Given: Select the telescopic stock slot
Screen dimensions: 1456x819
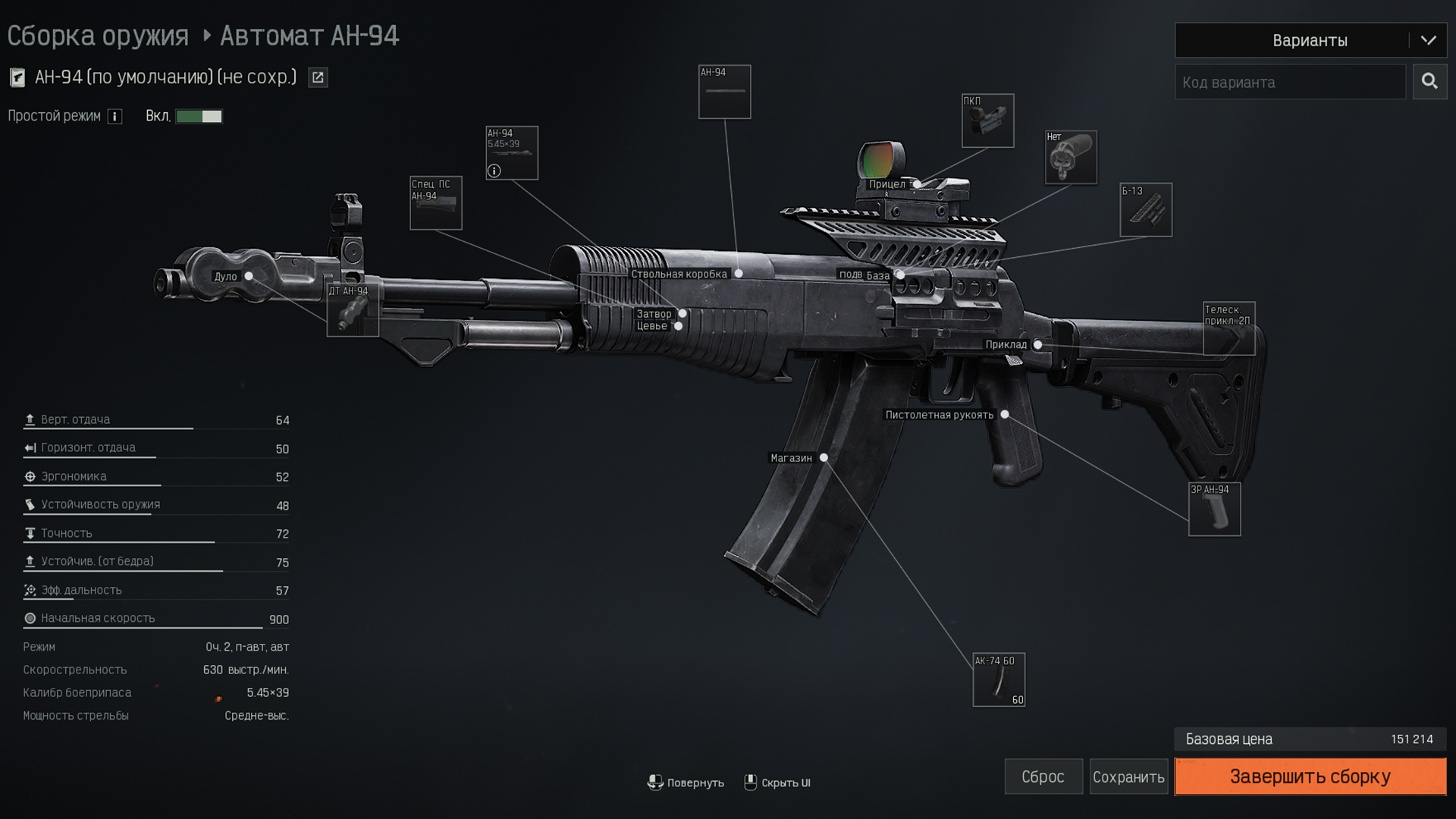Looking at the screenshot, I should pos(1228,328).
